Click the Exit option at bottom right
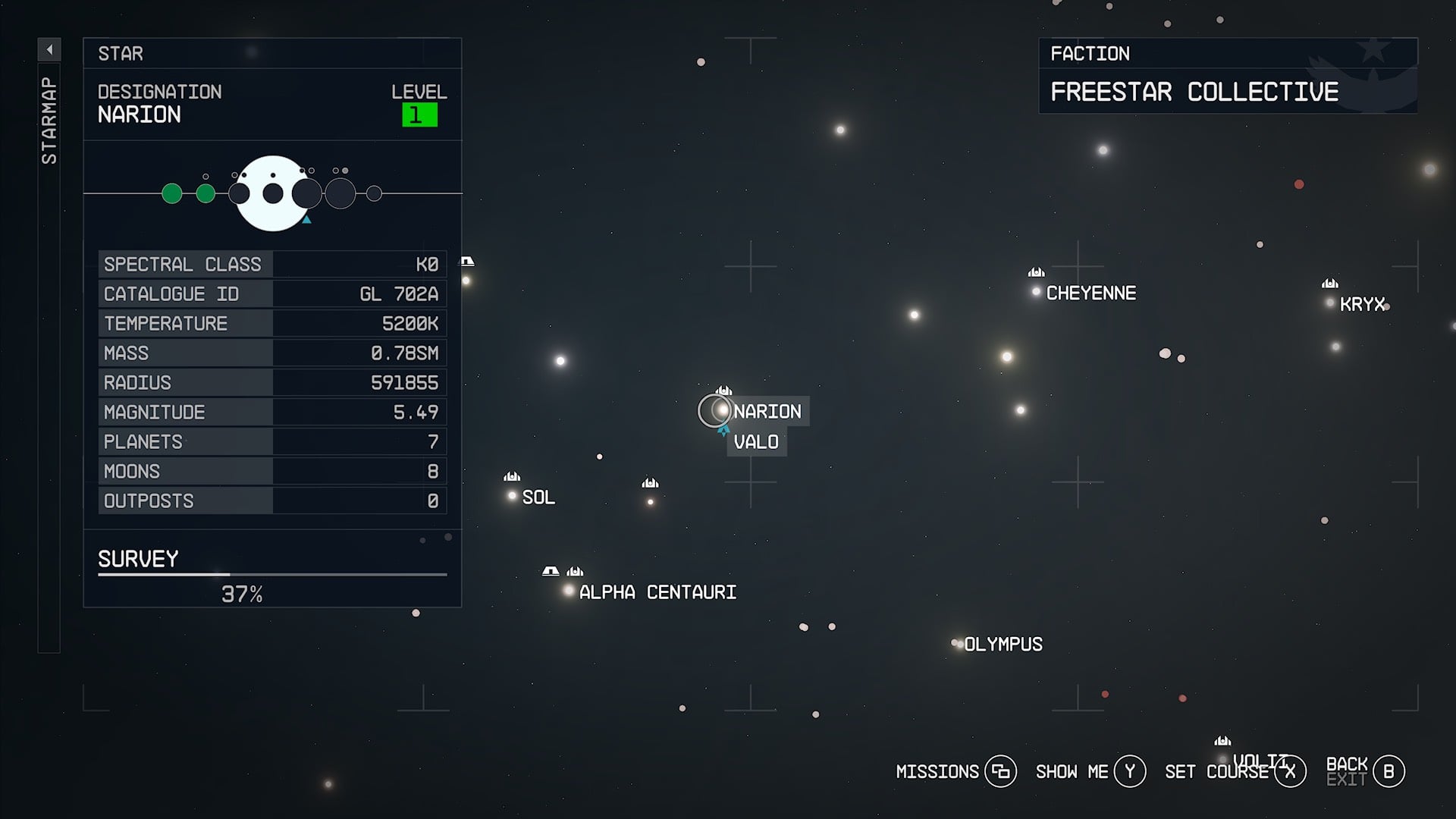Screen dimensions: 1456x819 (1348, 779)
